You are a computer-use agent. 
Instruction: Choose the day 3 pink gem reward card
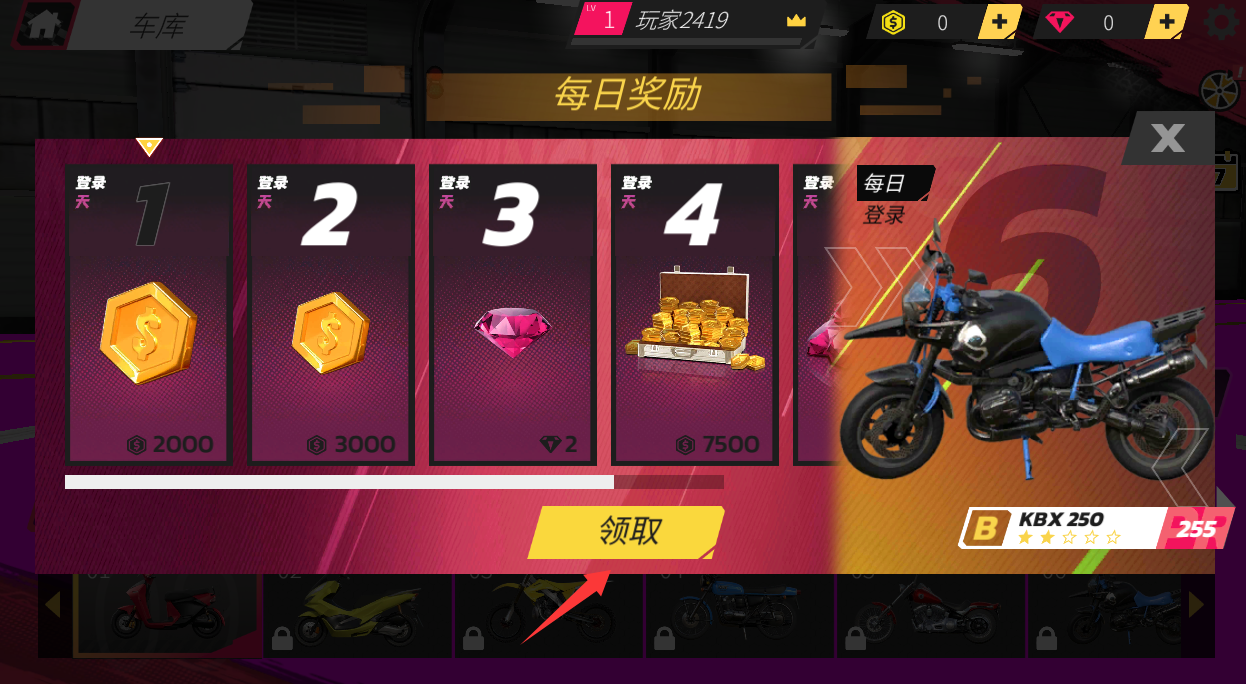point(513,314)
